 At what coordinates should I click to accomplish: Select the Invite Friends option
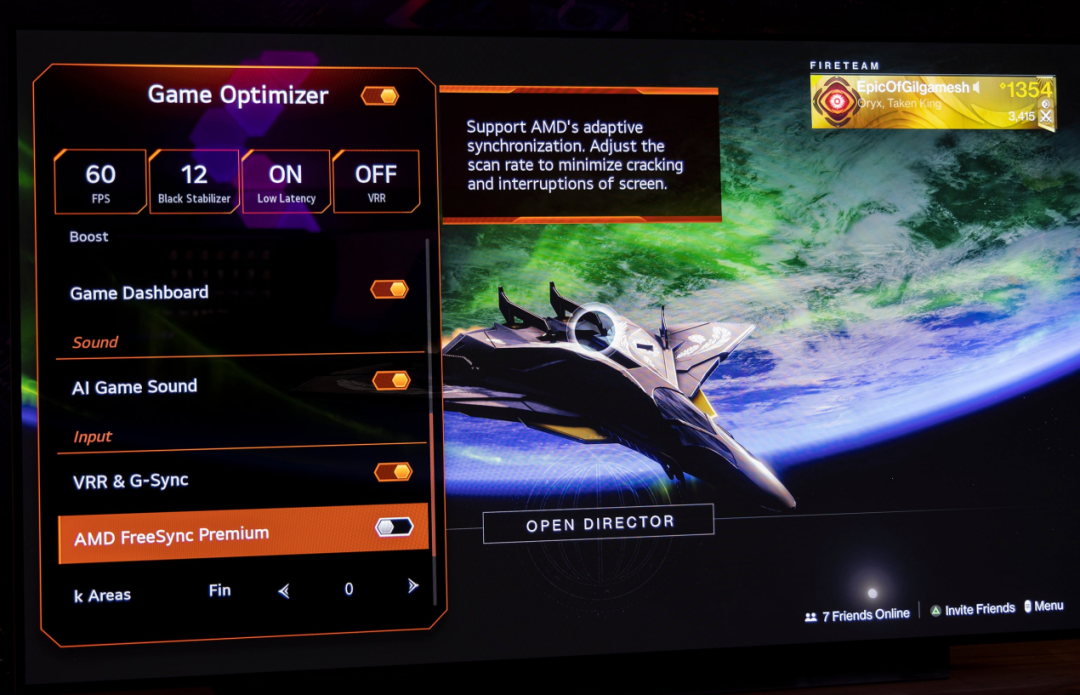click(x=972, y=609)
